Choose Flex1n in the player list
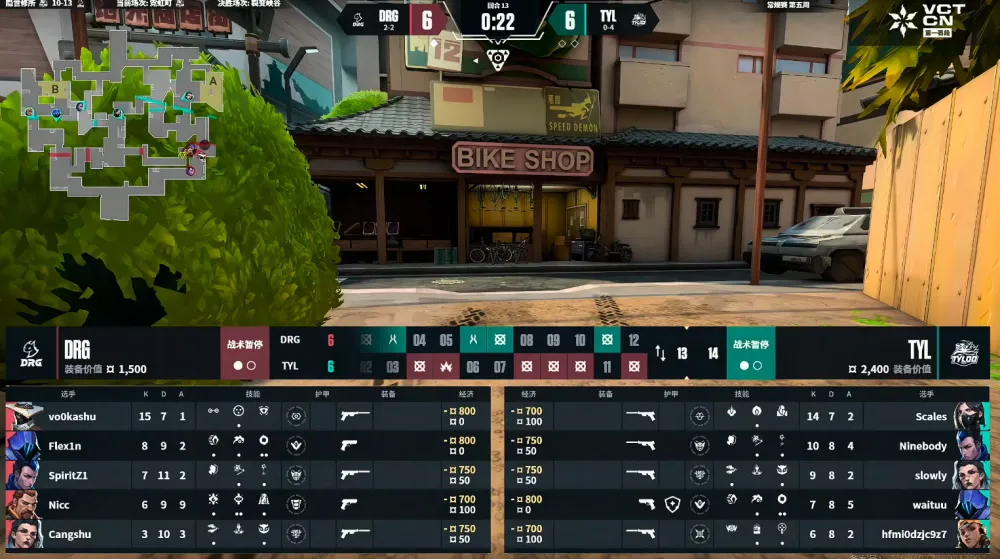 pyautogui.click(x=248, y=445)
